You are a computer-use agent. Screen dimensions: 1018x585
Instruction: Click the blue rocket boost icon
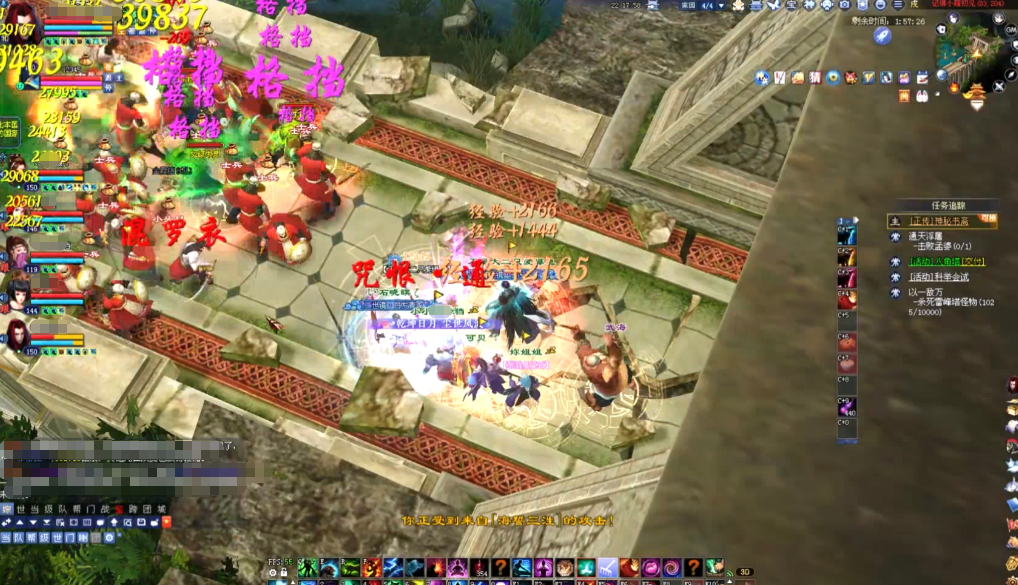[882, 36]
